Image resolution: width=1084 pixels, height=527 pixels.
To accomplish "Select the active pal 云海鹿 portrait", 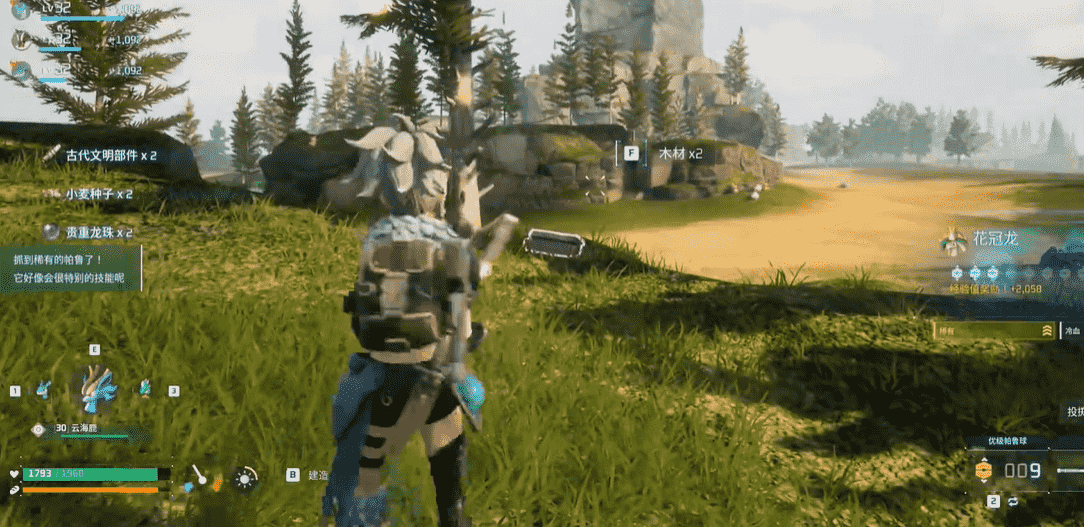I will tap(96, 385).
